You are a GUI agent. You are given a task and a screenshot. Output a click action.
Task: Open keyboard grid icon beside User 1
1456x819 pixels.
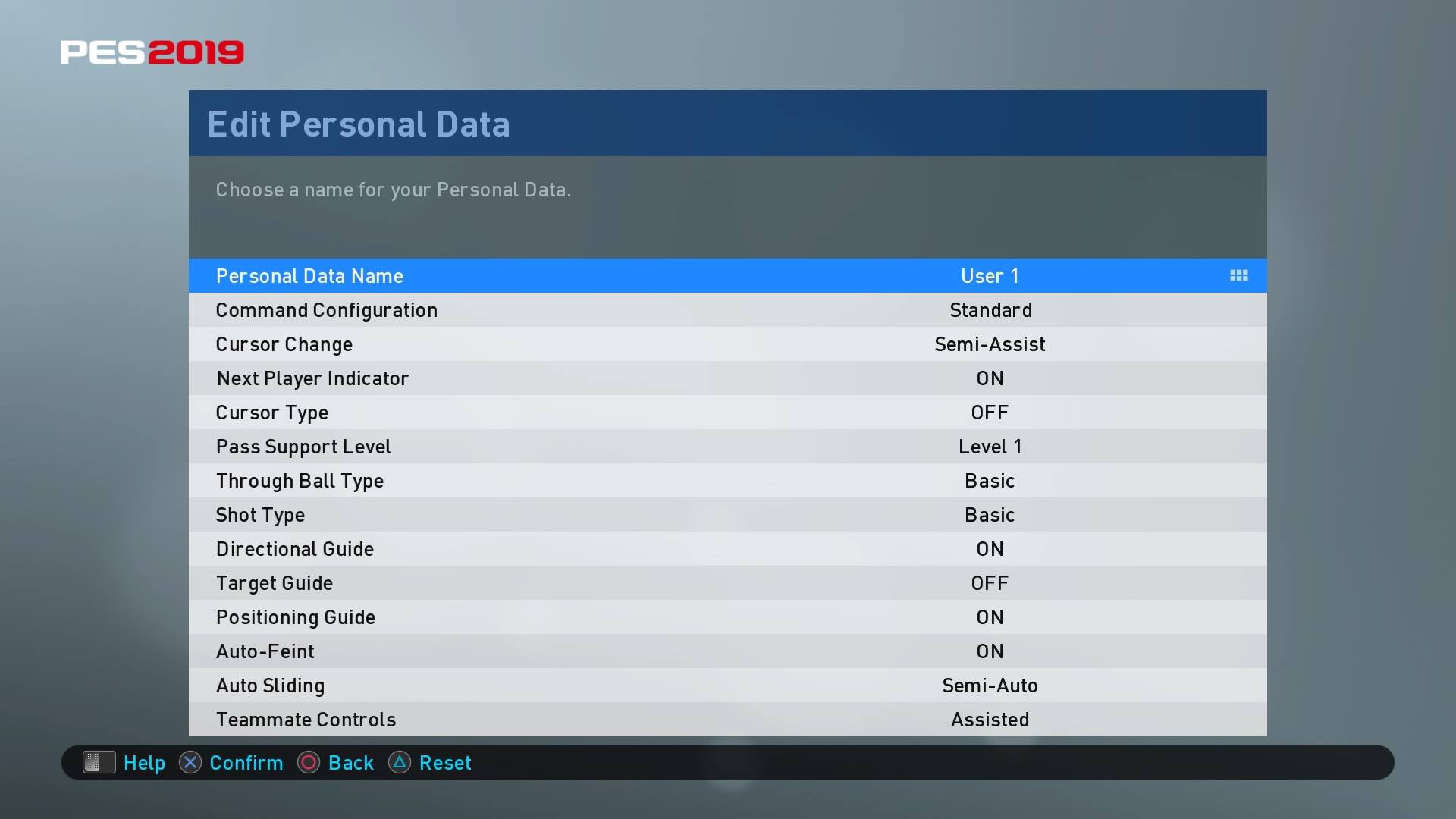click(x=1238, y=276)
